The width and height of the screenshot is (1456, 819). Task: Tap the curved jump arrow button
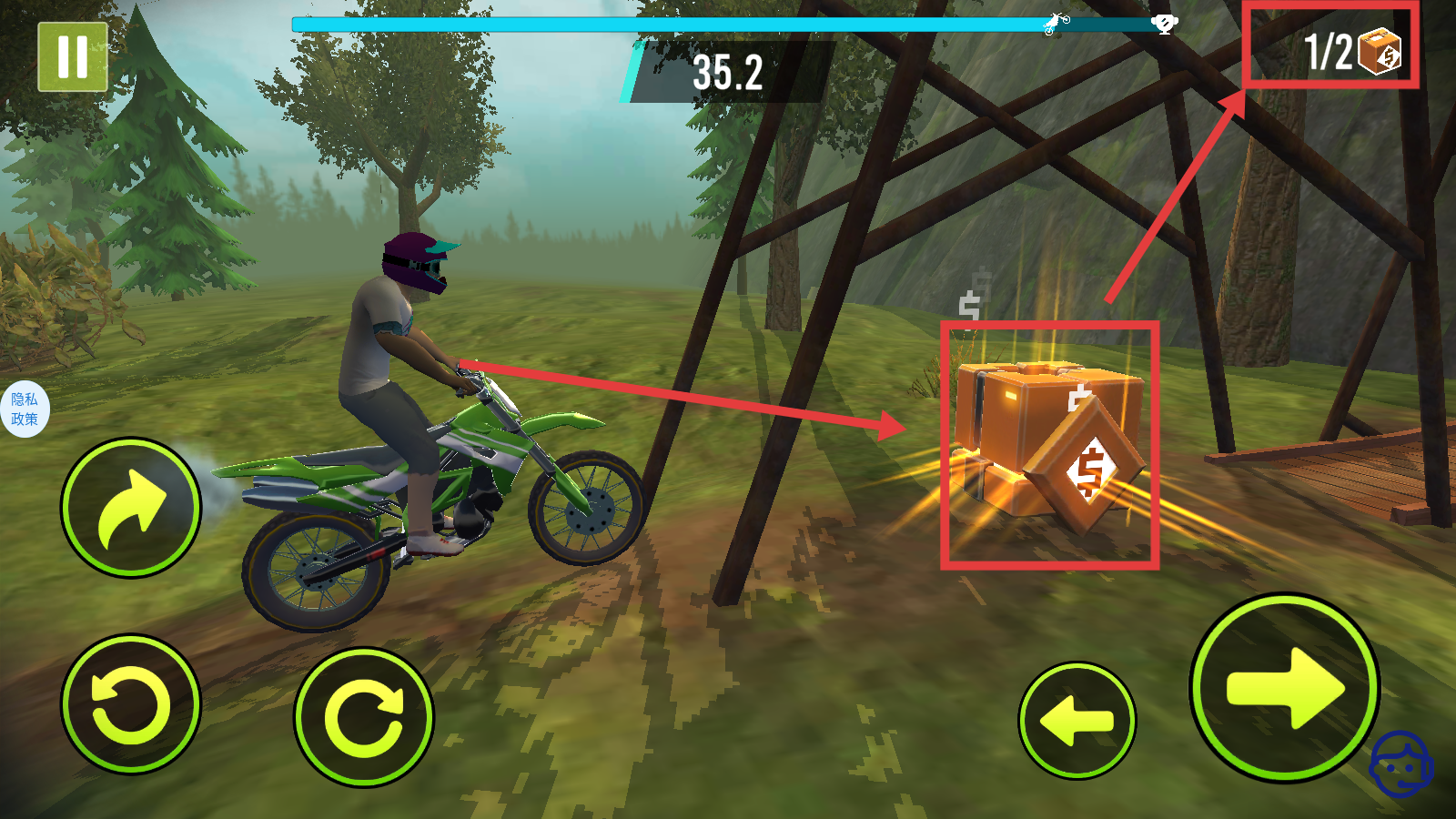131,508
